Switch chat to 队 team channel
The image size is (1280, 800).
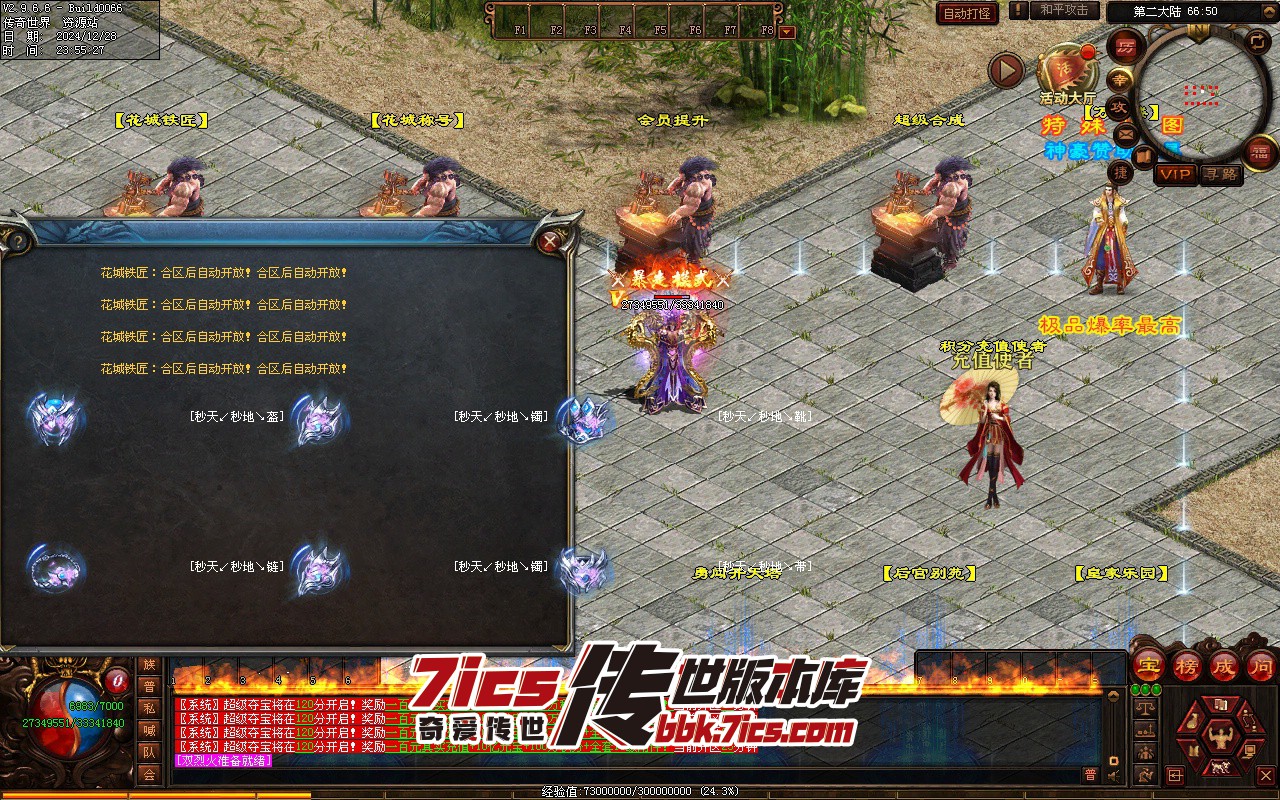pyautogui.click(x=149, y=752)
